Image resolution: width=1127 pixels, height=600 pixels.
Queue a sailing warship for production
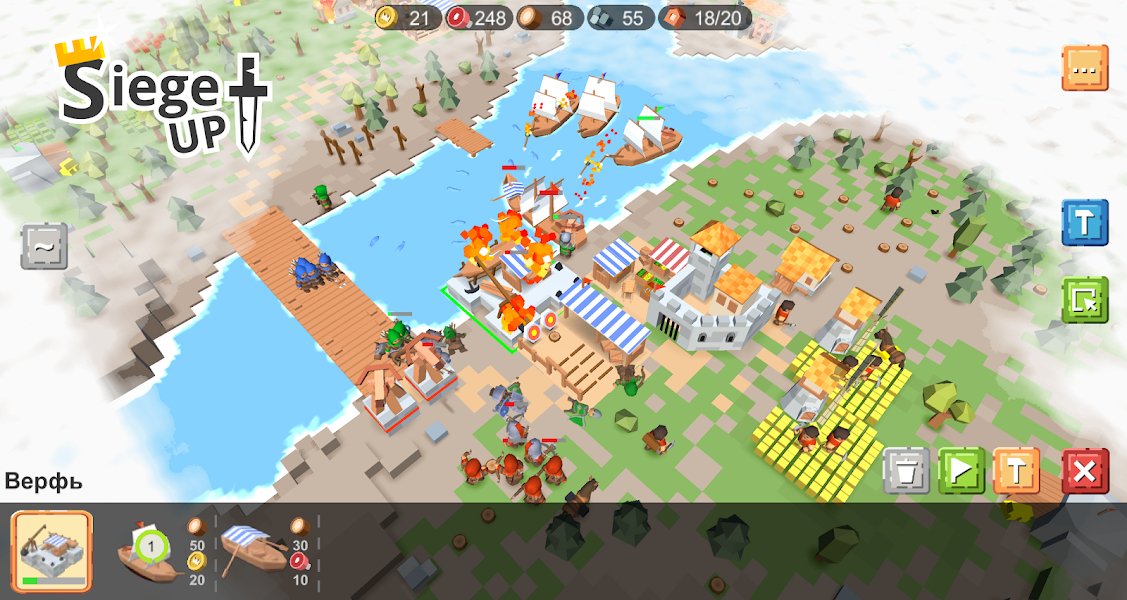pyautogui.click(x=146, y=550)
